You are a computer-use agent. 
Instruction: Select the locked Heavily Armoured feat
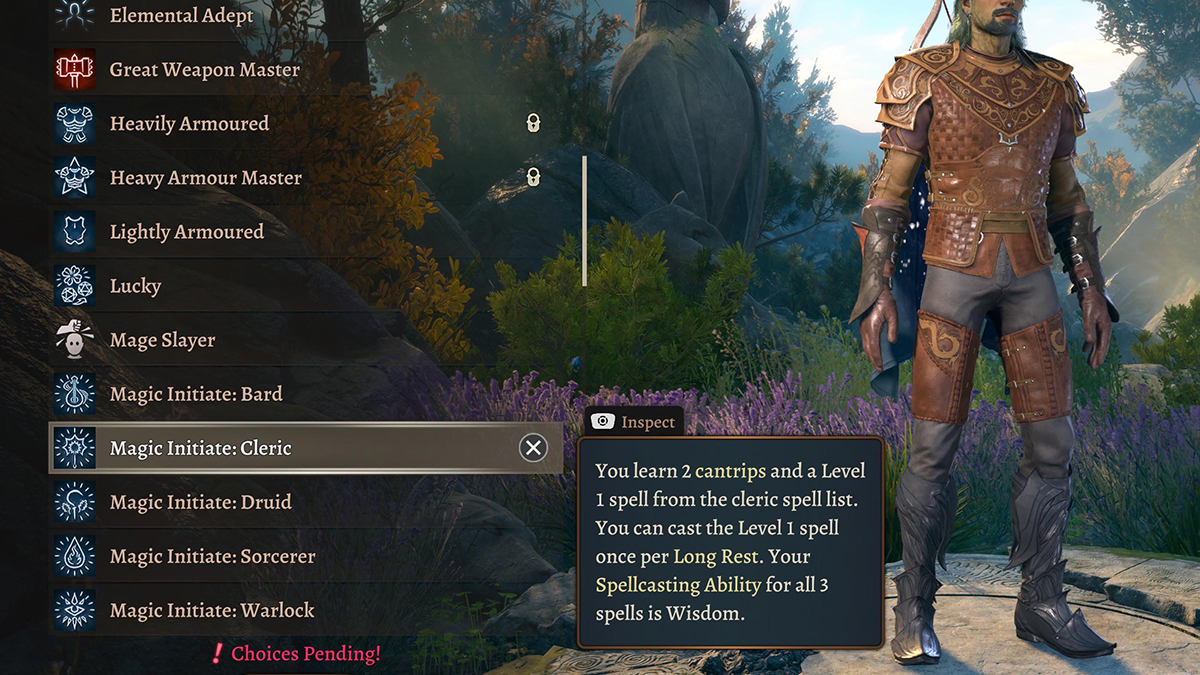(x=189, y=124)
